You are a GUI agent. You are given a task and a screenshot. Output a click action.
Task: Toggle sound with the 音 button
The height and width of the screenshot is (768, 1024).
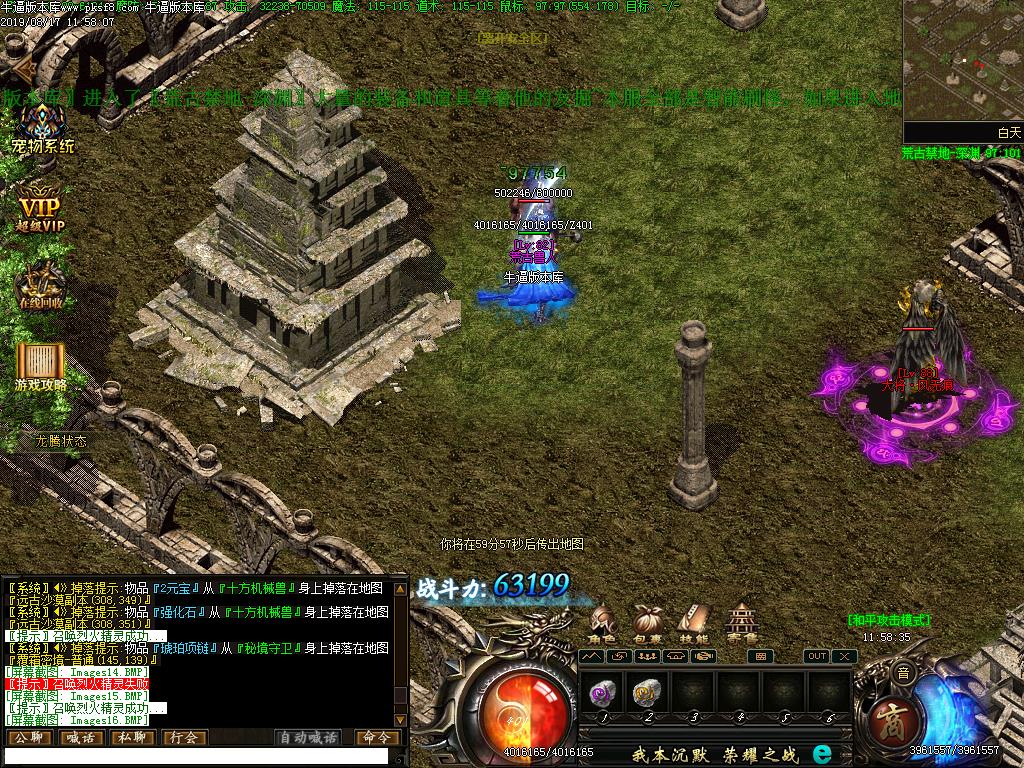[x=903, y=675]
